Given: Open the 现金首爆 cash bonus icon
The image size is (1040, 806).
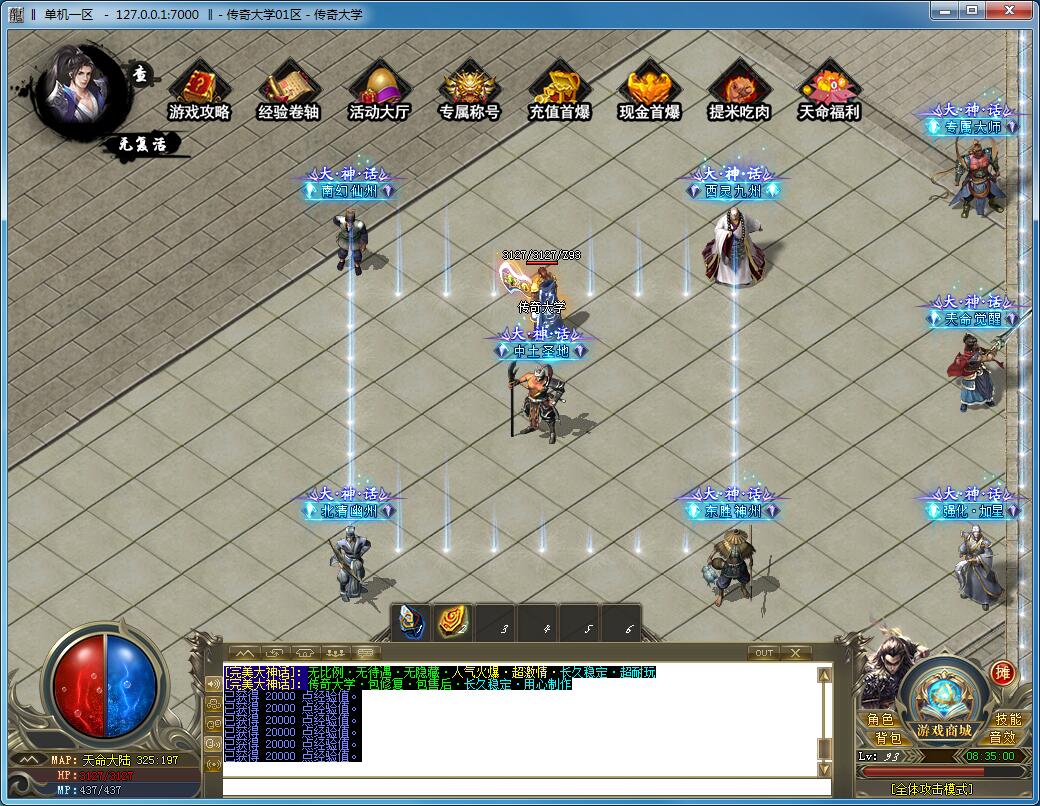Looking at the screenshot, I should 649,91.
